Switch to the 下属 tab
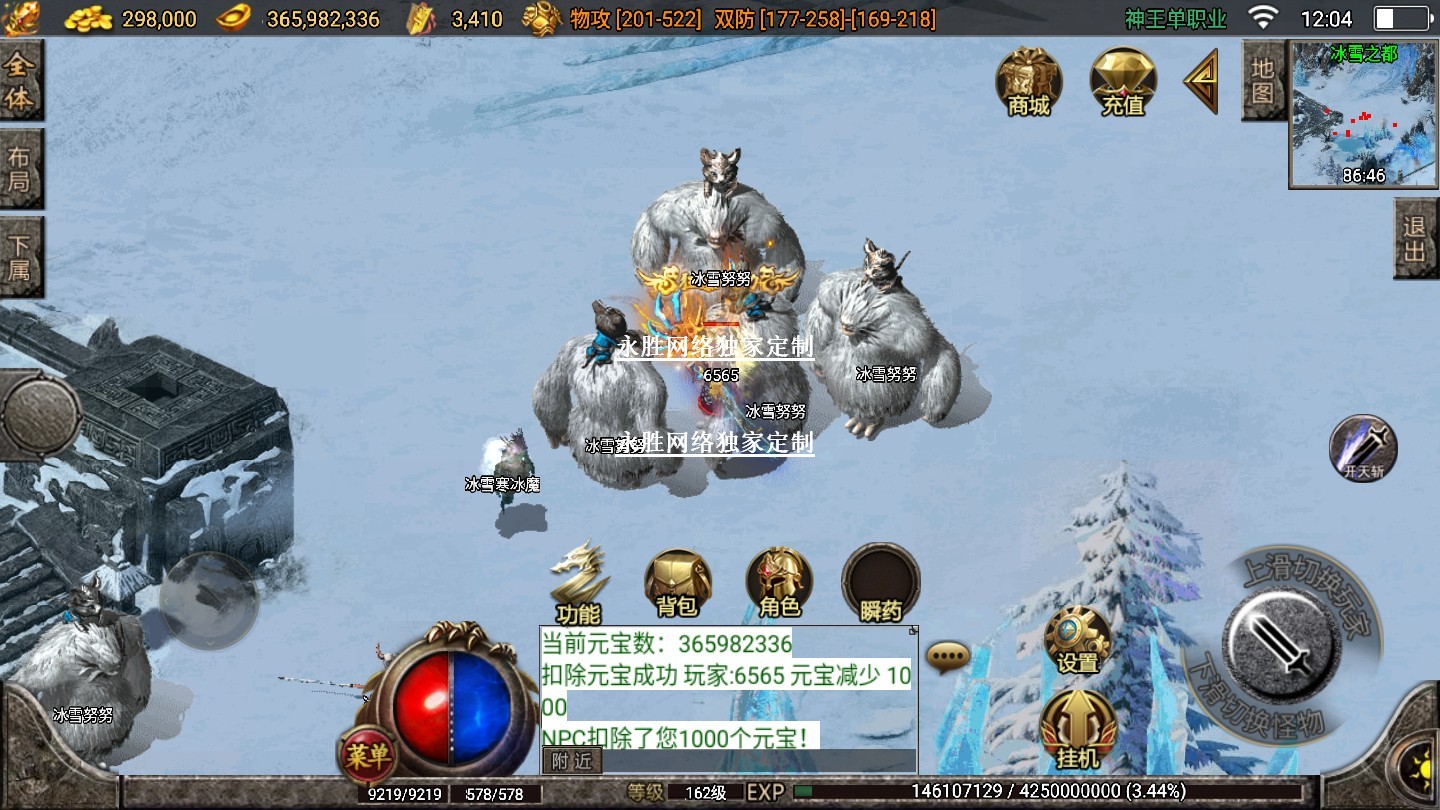The image size is (1440, 810). point(20,257)
